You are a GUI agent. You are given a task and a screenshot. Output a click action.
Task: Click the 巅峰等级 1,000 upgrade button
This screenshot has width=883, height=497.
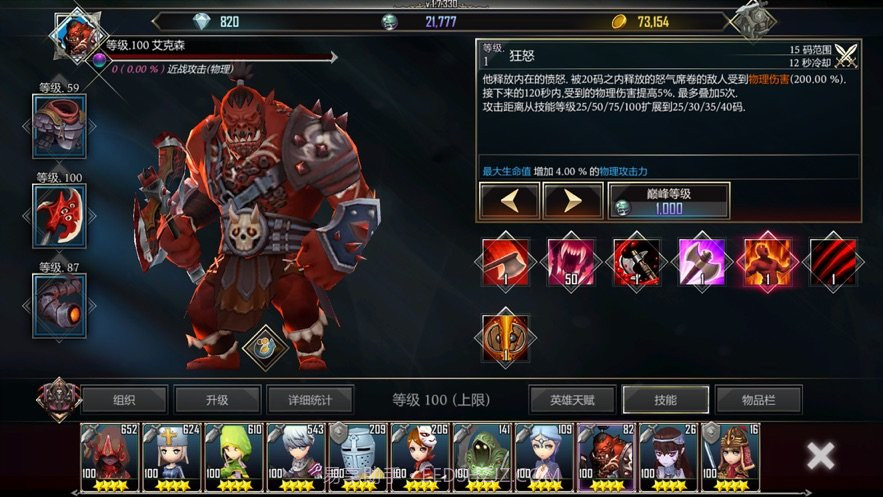pos(668,201)
